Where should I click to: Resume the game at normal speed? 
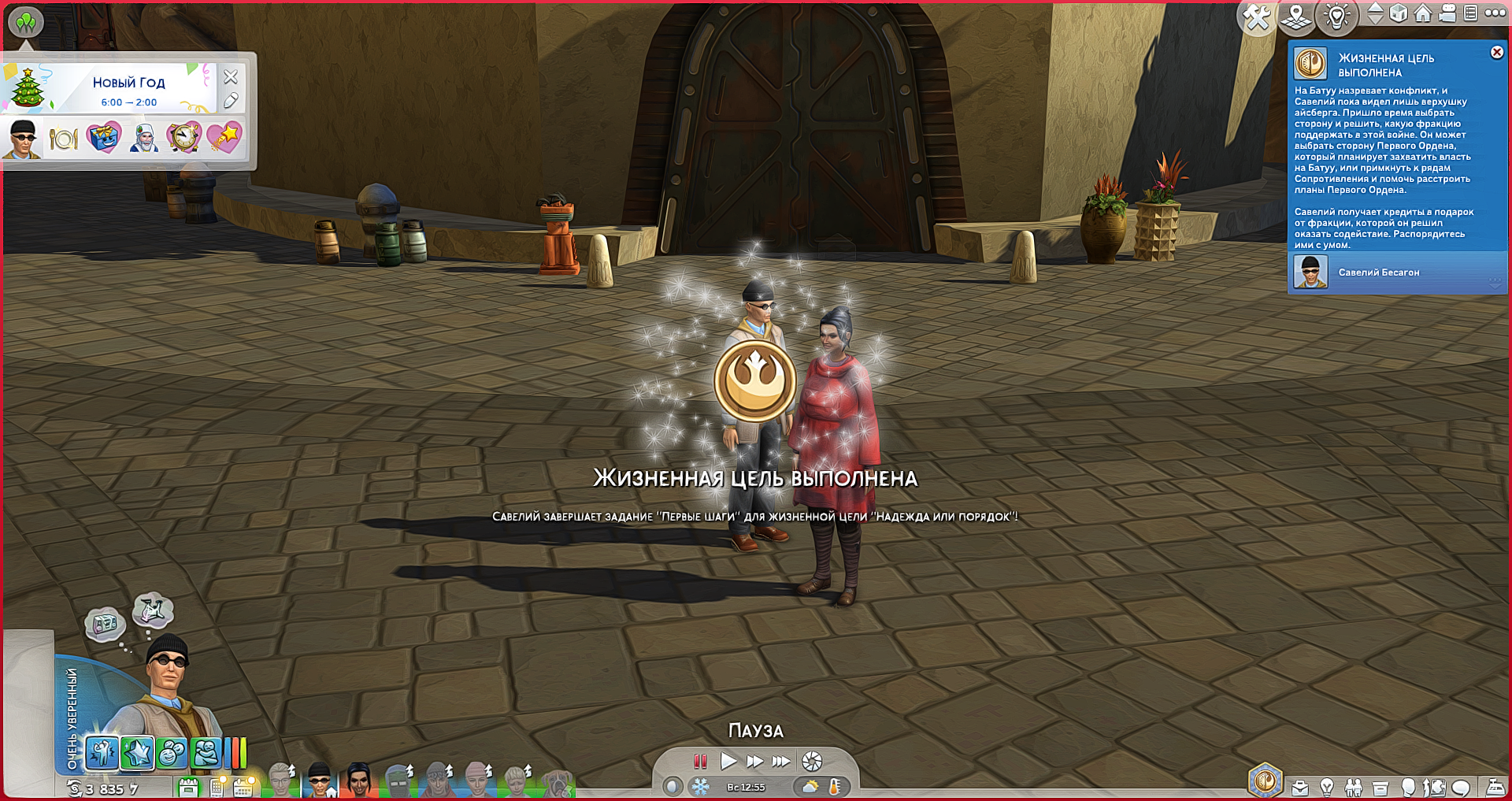point(728,761)
